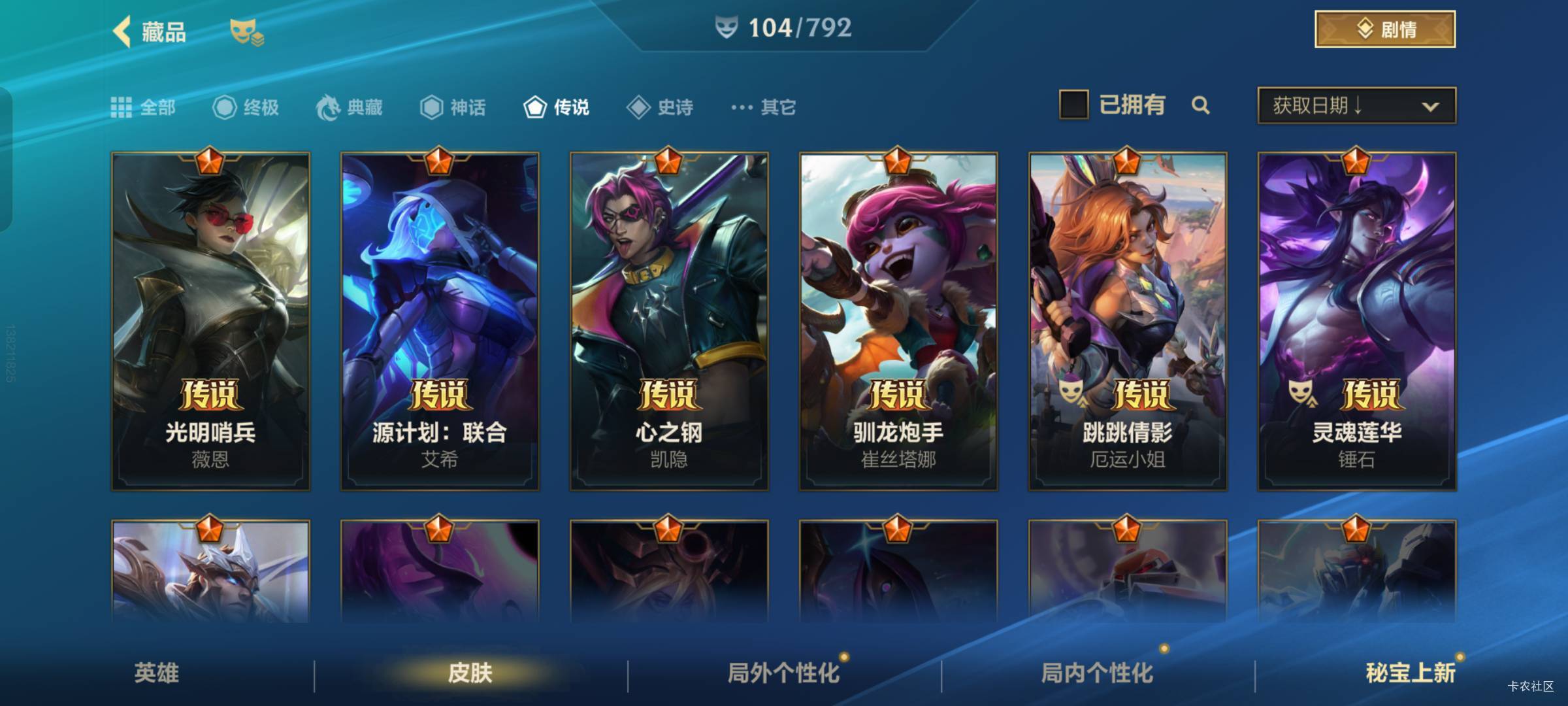The image size is (1568, 706).
Task: Choose the 心之钢 凯隐 skin card
Action: tap(669, 321)
